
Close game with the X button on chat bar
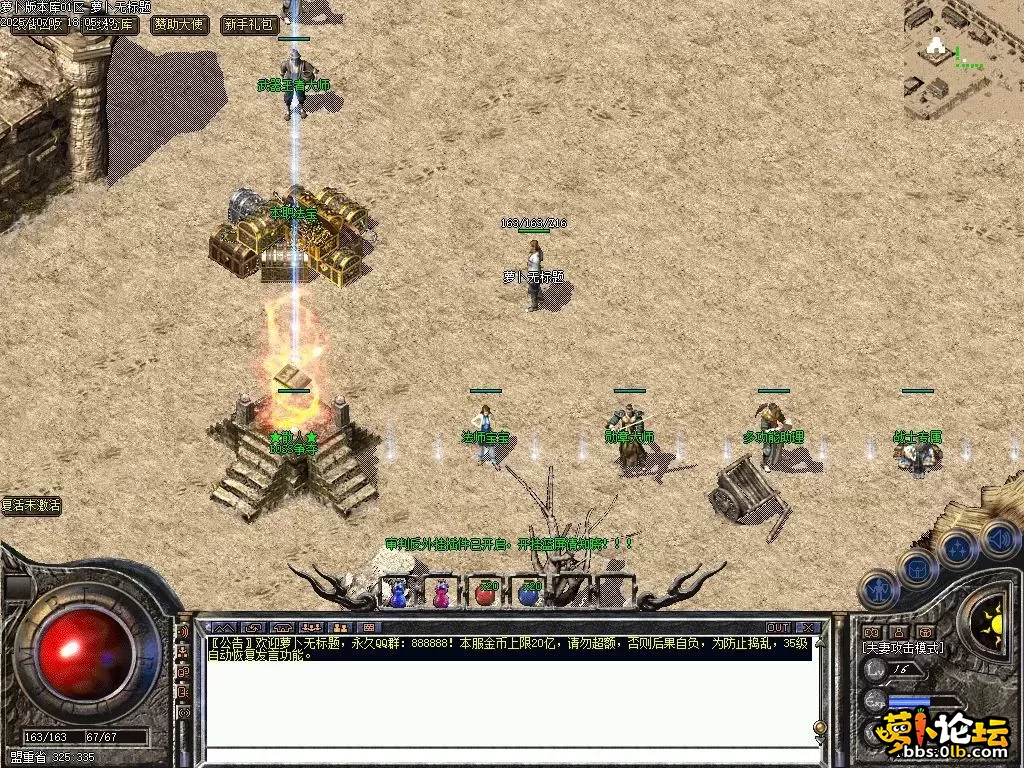tap(806, 628)
